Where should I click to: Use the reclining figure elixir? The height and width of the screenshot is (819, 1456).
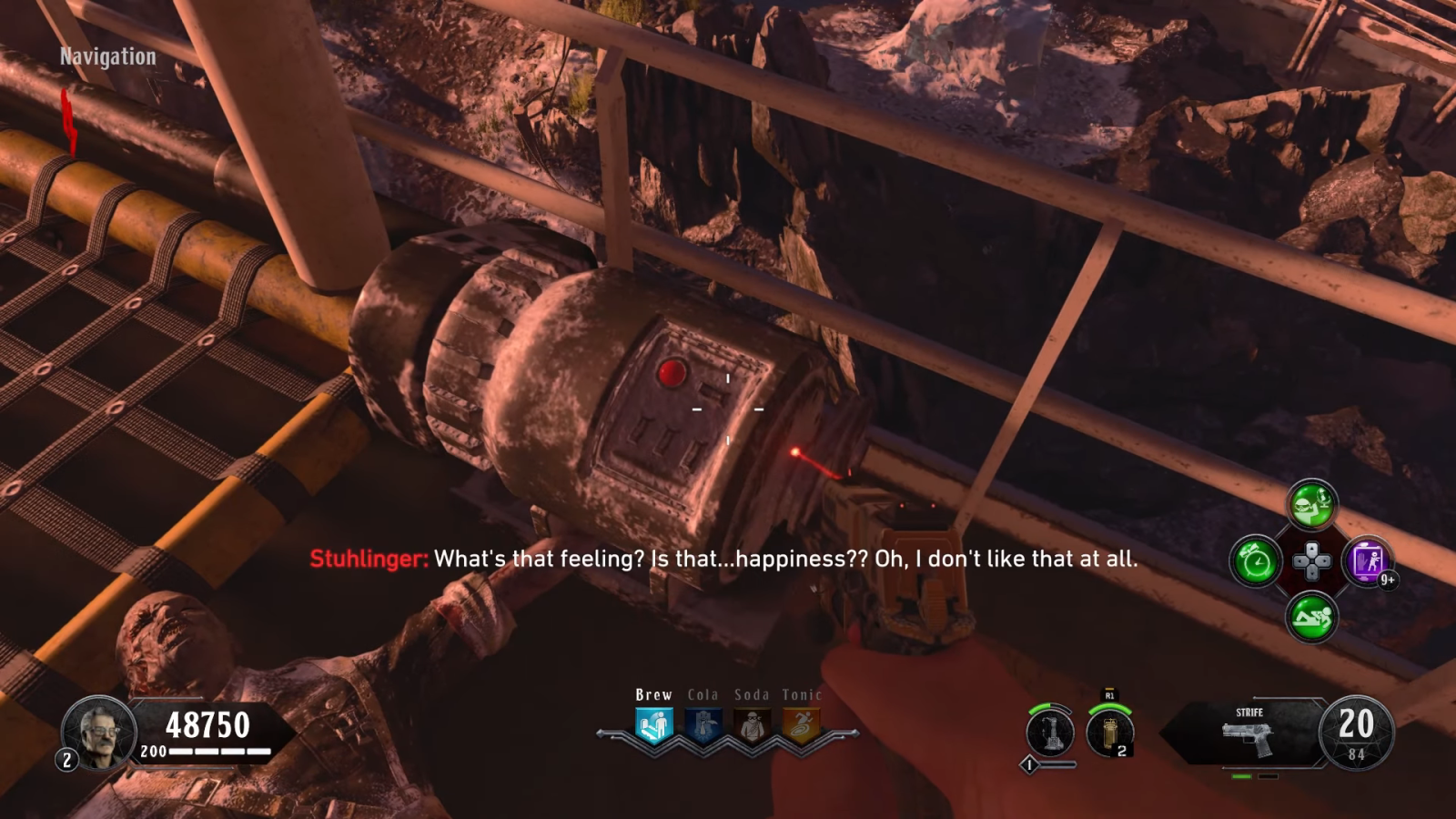click(1311, 617)
